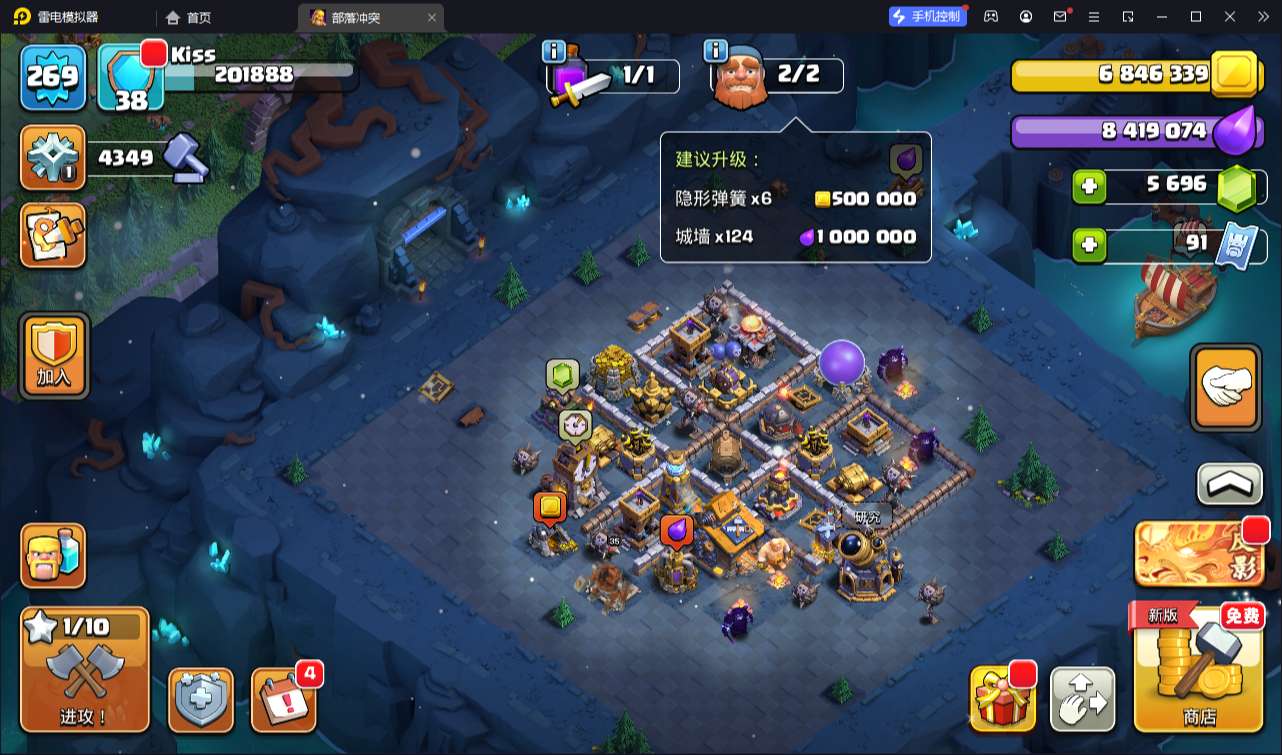Click the shield defense log button
1282x755 pixels.
click(201, 699)
